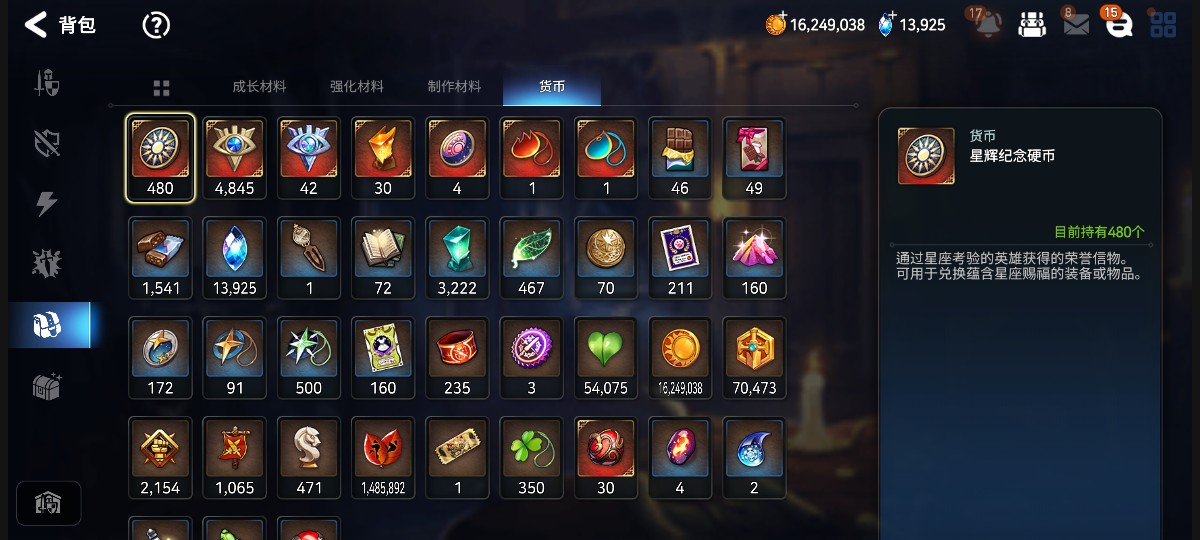
Task: Open the lightning bolt sidebar category
Action: (47, 204)
